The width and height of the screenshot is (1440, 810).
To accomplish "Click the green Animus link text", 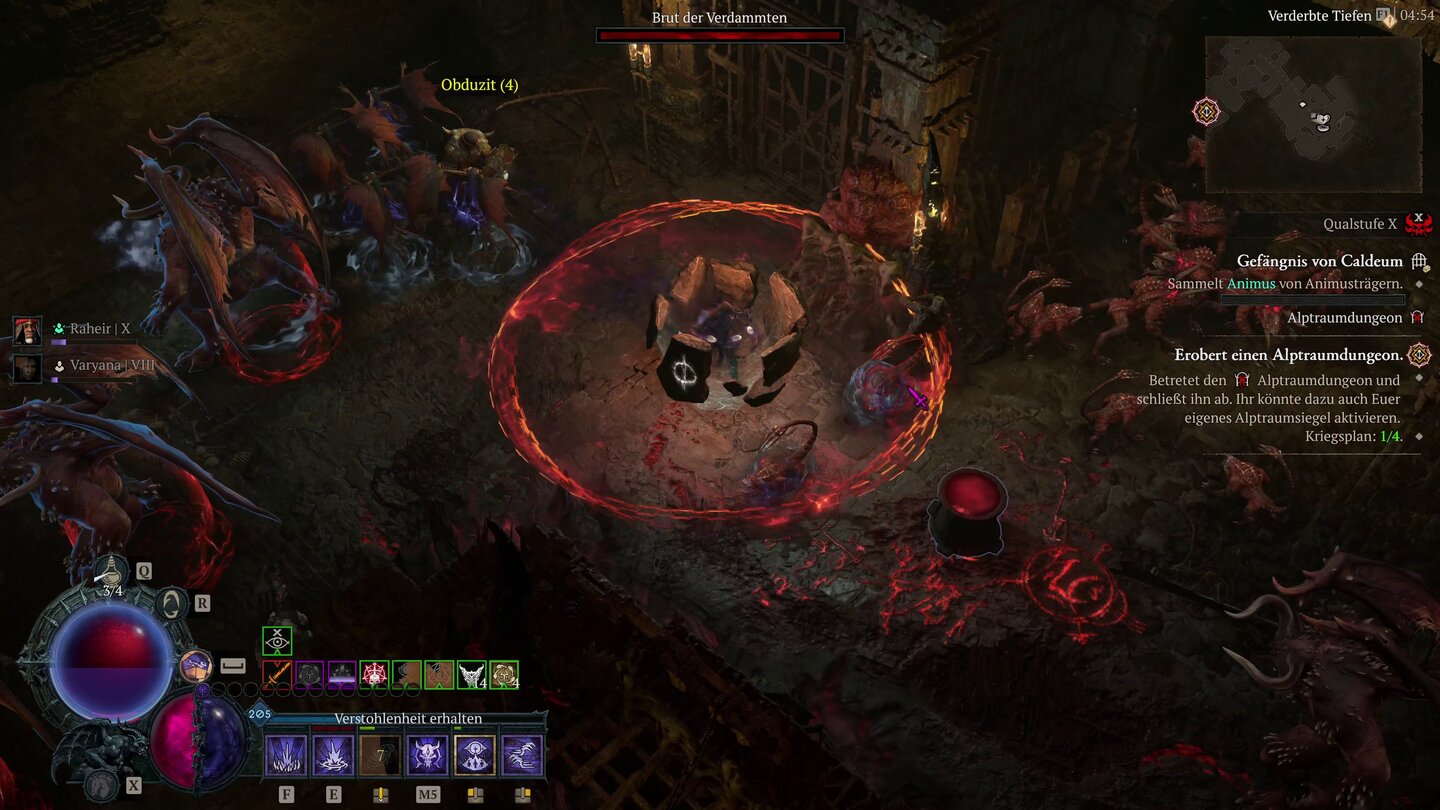I will pyautogui.click(x=1250, y=284).
